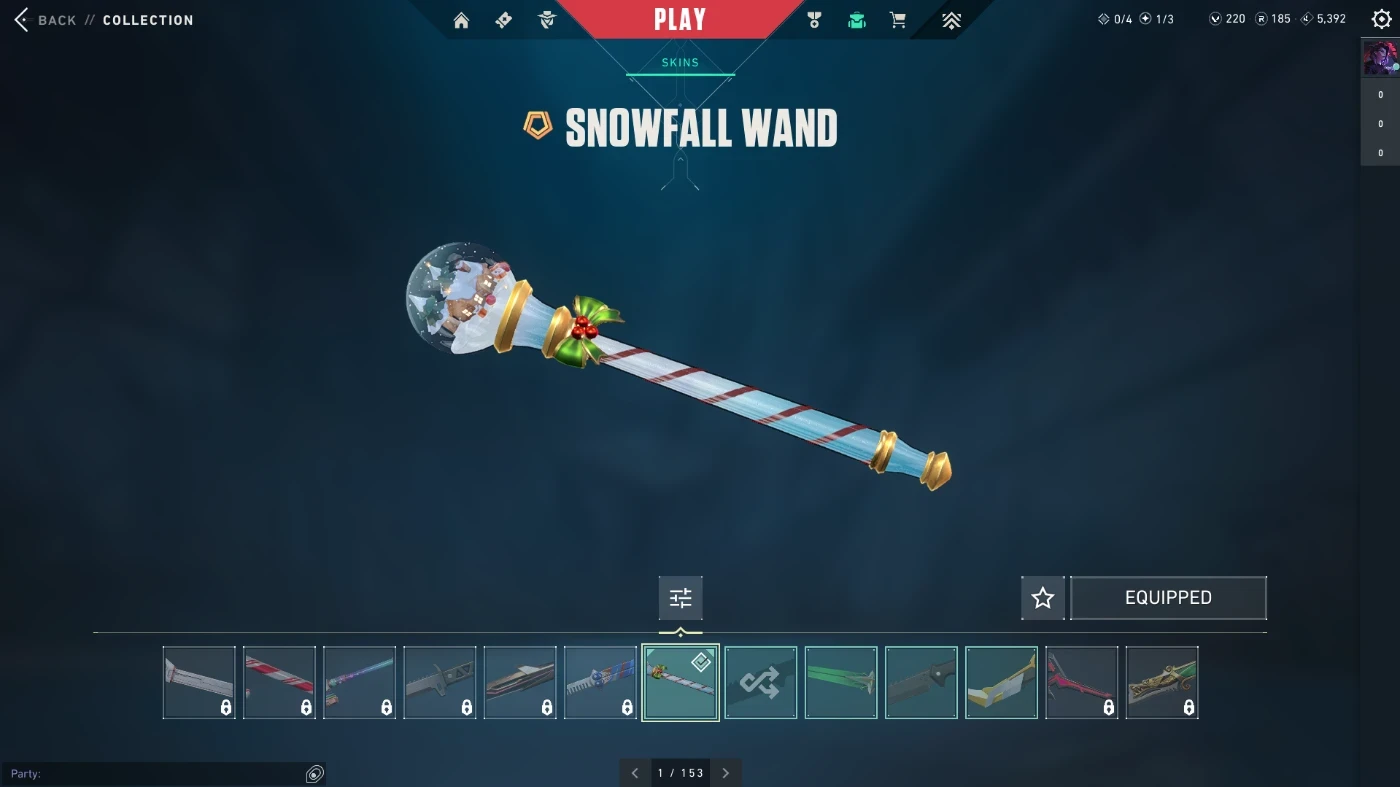The height and width of the screenshot is (787, 1400).
Task: Click the player avatar portrait
Action: click(x=1380, y=58)
